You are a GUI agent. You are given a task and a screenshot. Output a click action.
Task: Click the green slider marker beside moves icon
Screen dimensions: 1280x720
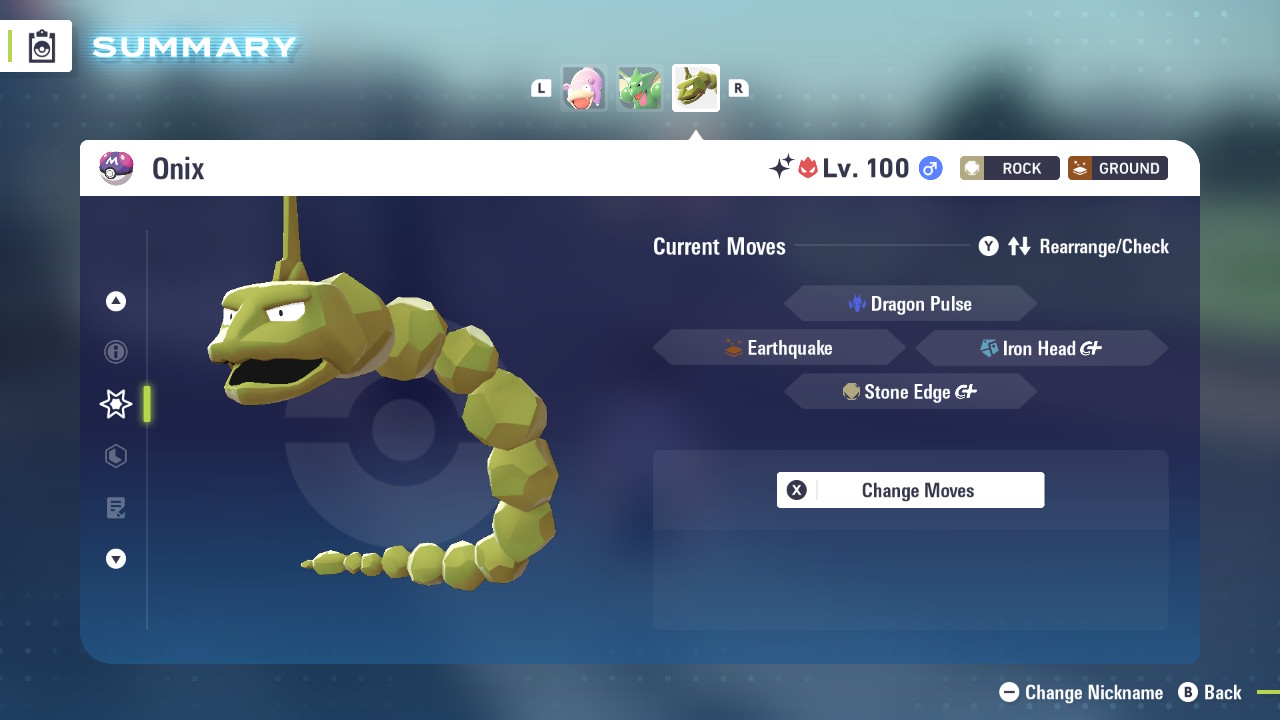[x=146, y=404]
